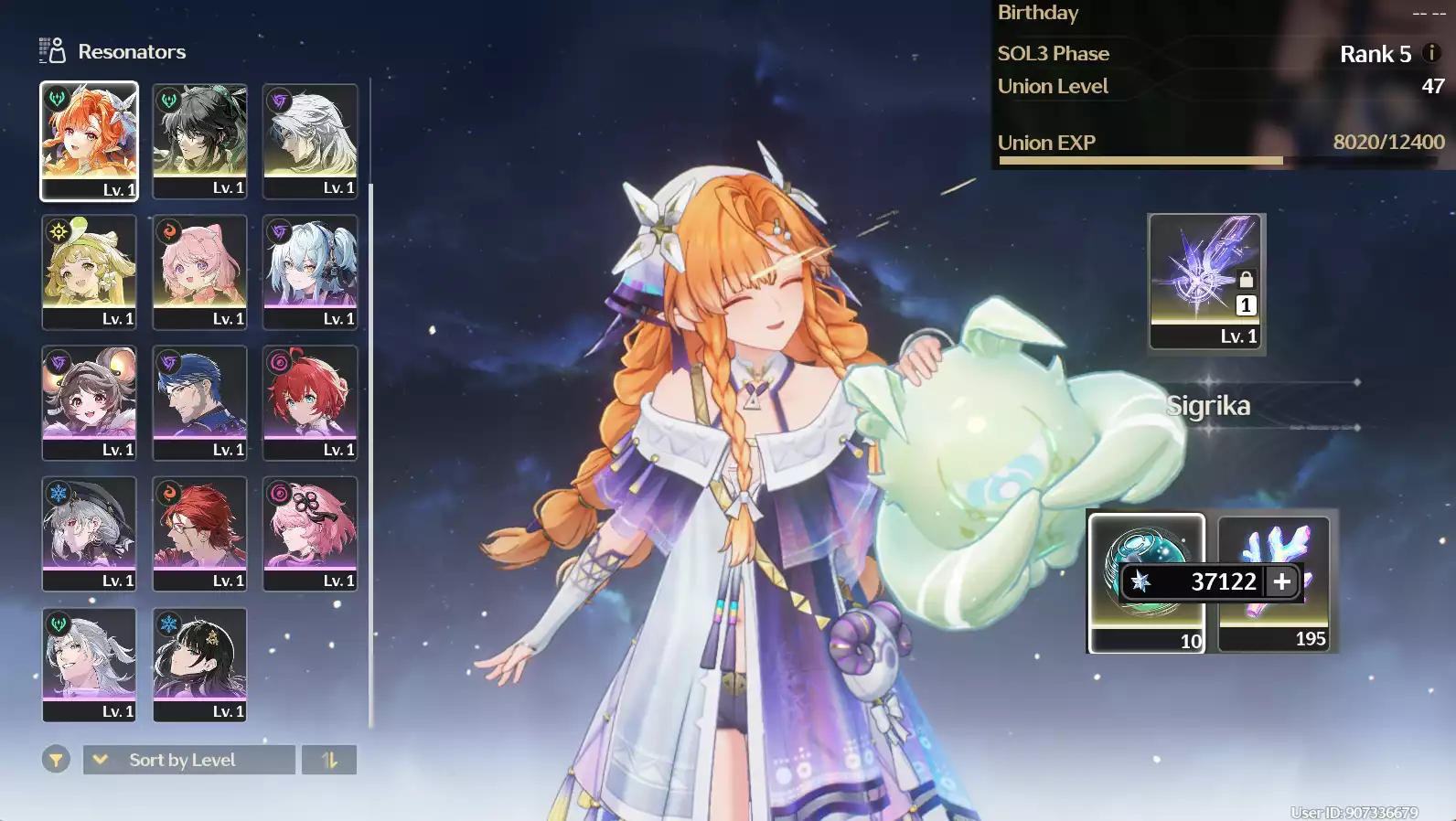This screenshot has width=1456, height=821.
Task: Open the yellow funnel filter button
Action: [56, 760]
